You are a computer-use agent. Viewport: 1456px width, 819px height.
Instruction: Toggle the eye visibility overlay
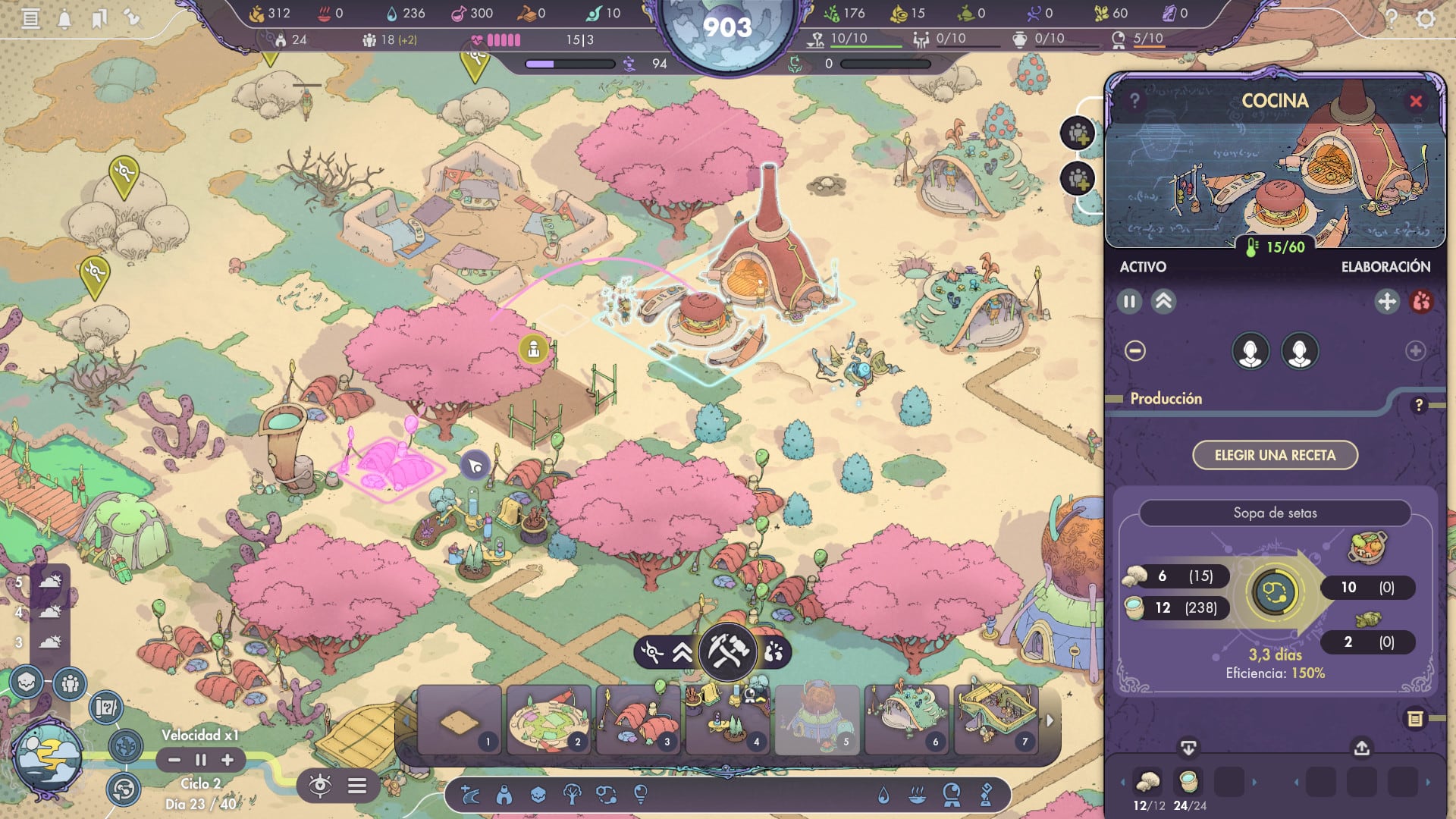pyautogui.click(x=320, y=786)
